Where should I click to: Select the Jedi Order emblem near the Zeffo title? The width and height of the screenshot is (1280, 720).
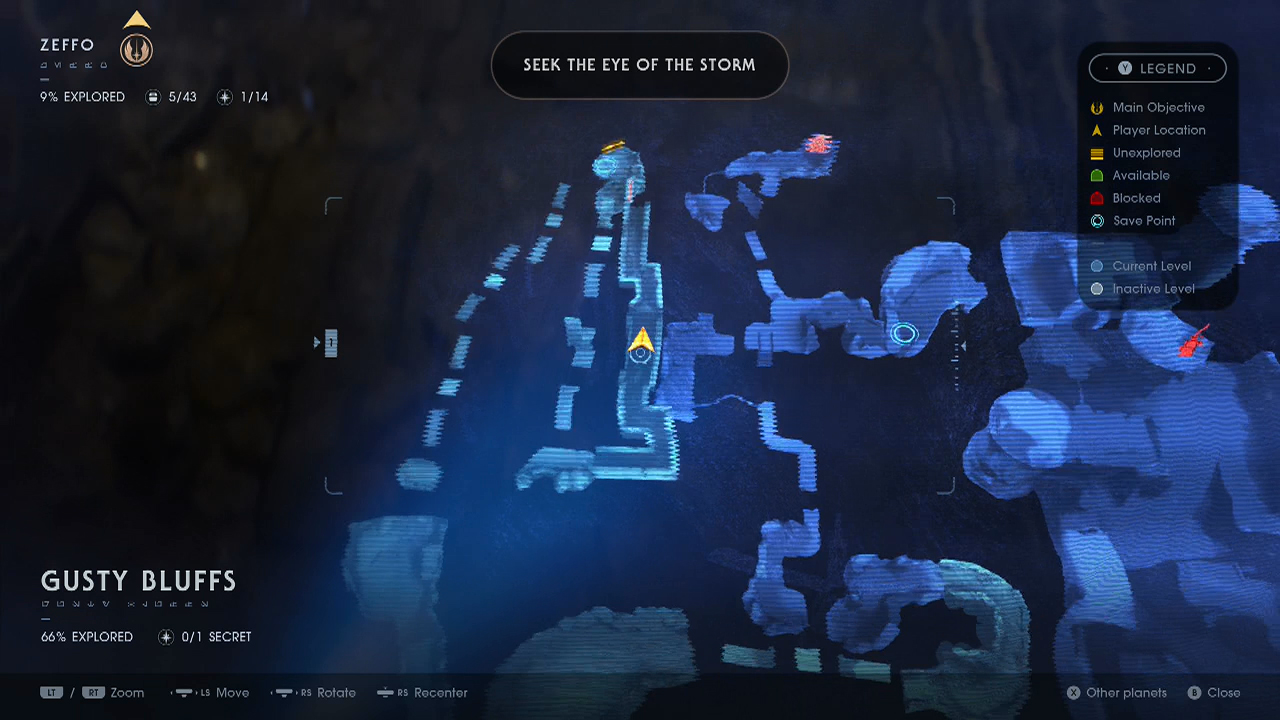(x=136, y=48)
